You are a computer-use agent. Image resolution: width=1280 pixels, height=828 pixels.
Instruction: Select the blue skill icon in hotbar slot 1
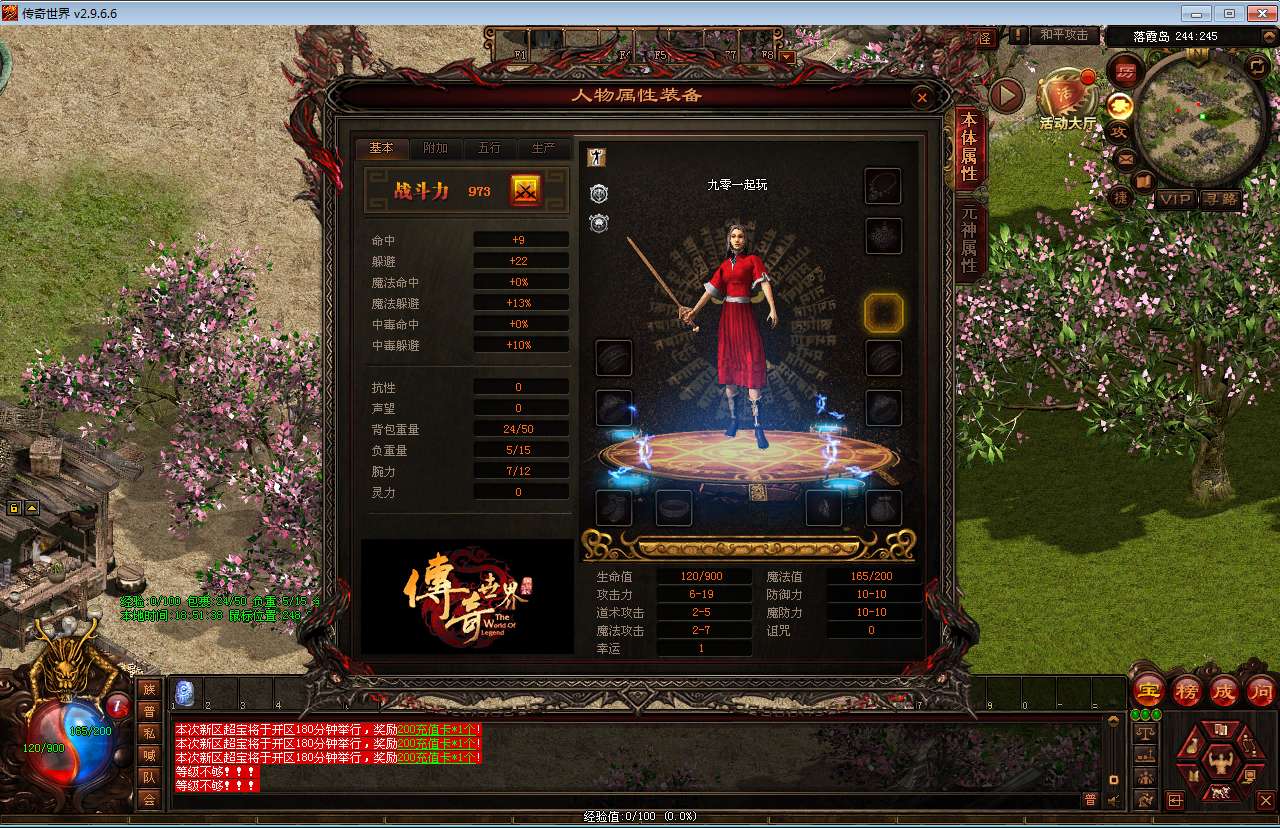(x=183, y=692)
